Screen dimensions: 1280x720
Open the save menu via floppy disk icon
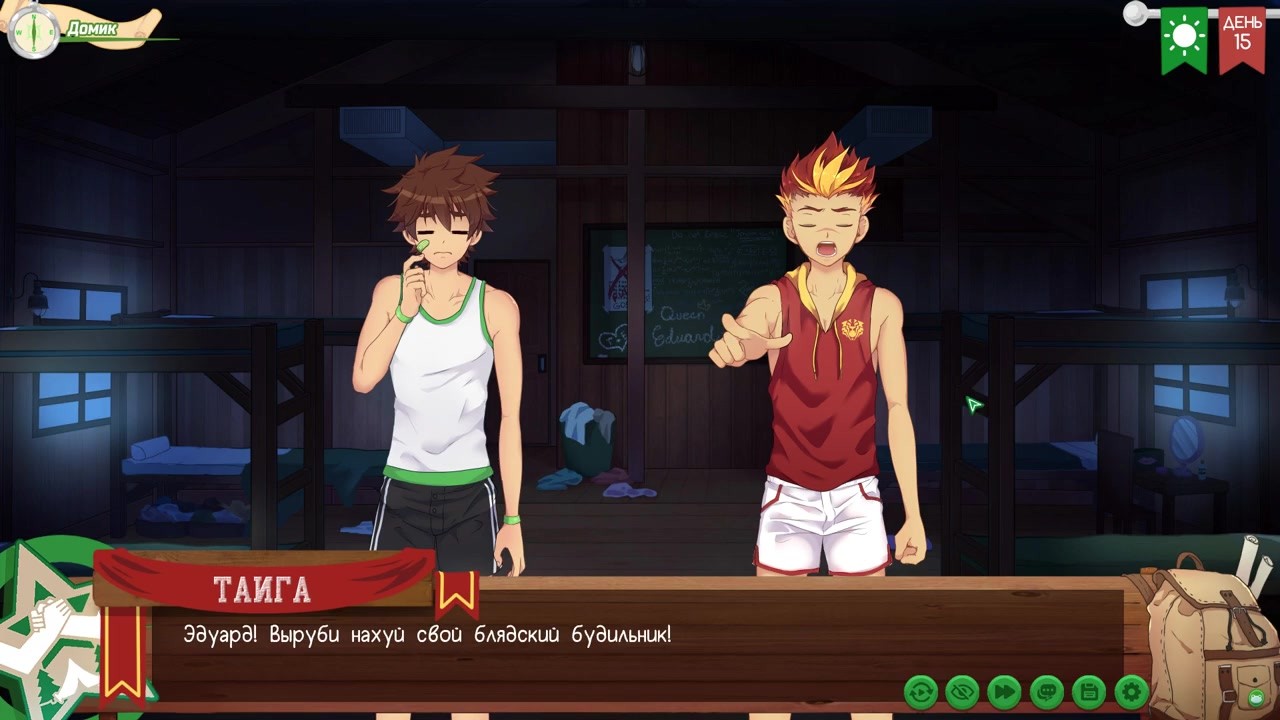pyautogui.click(x=1088, y=691)
